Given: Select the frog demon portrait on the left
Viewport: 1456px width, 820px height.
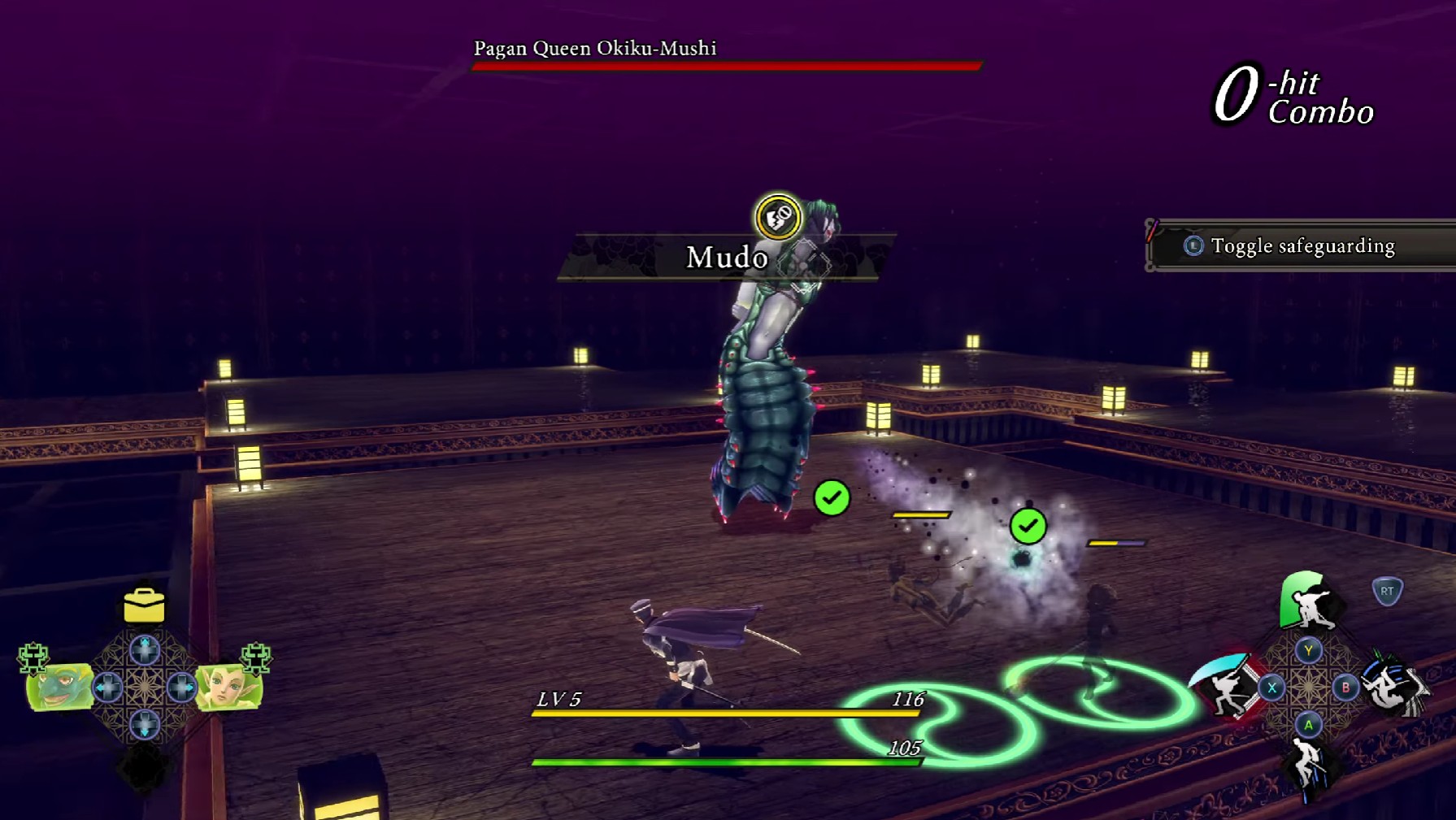Looking at the screenshot, I should tap(59, 688).
